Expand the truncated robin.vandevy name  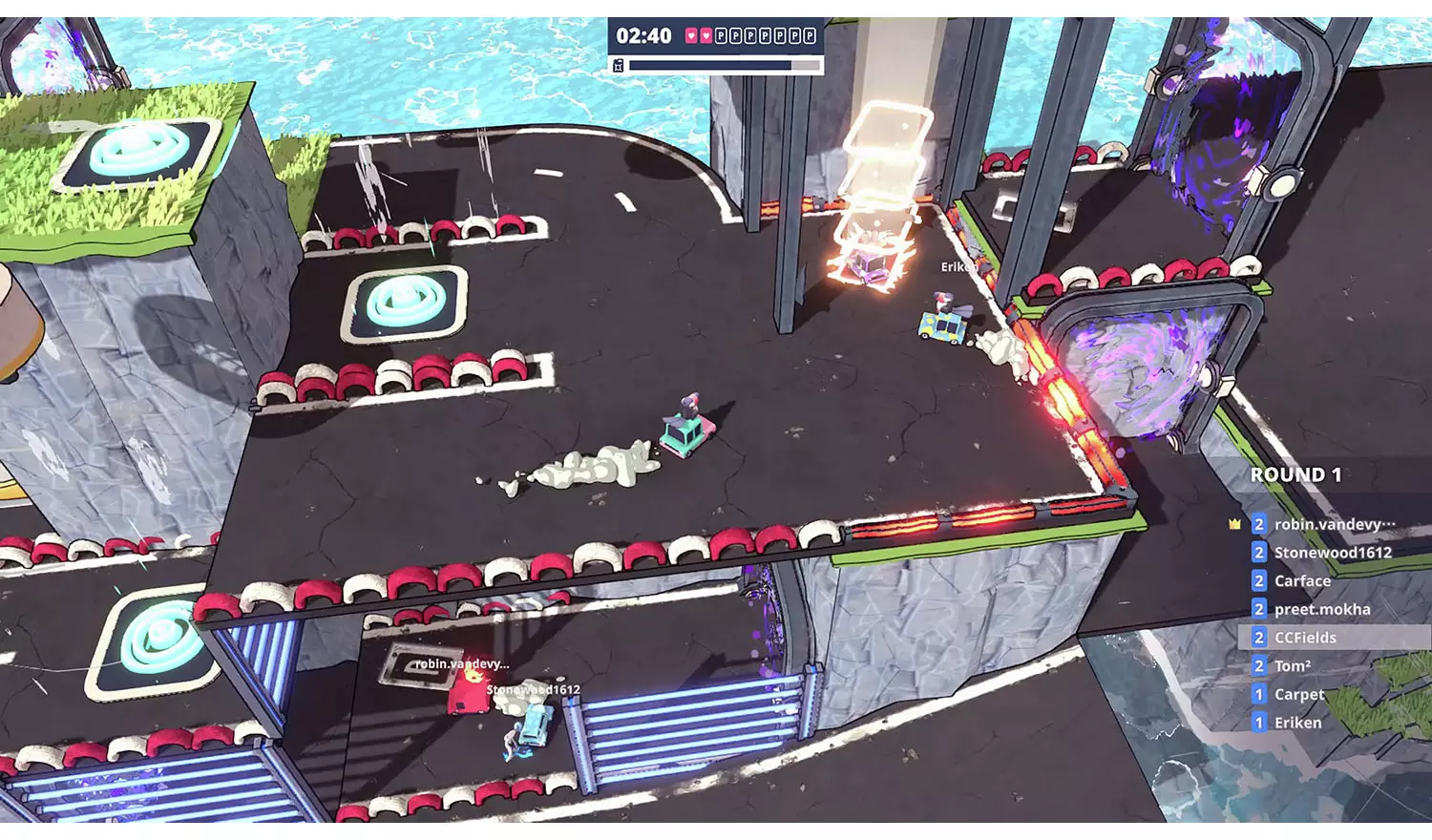click(x=1335, y=524)
